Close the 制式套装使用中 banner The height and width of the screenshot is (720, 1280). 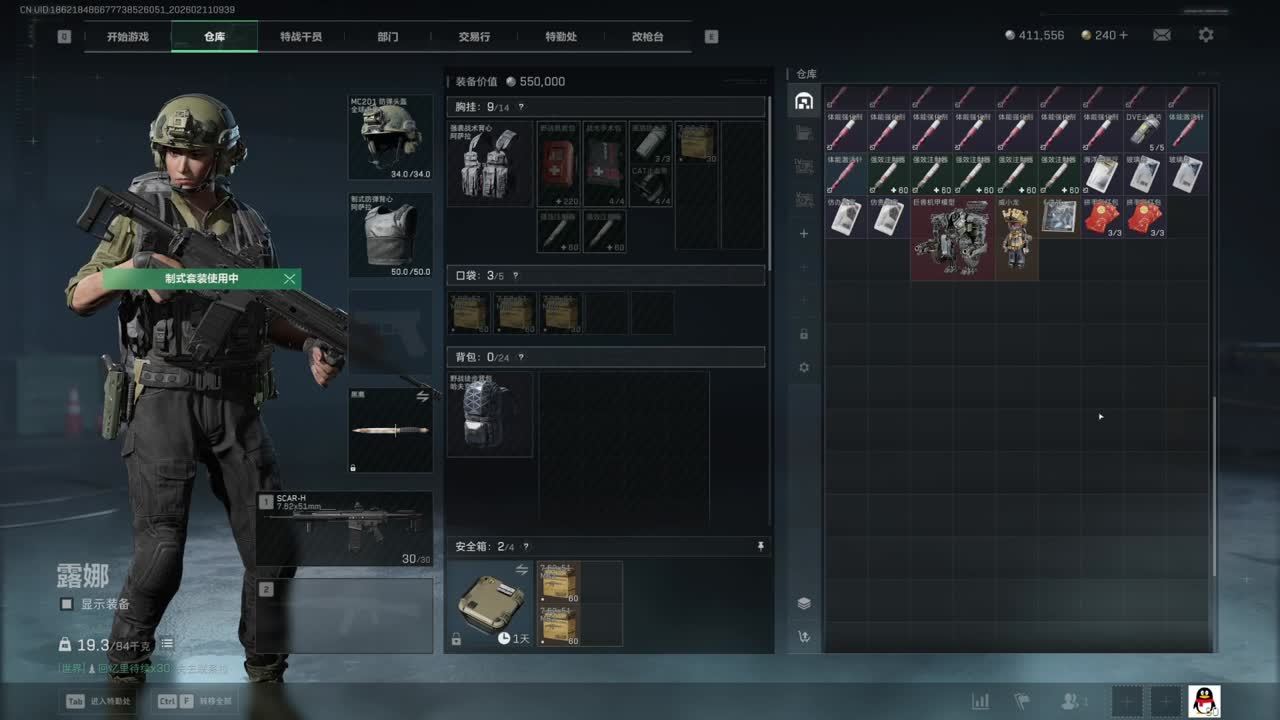click(x=289, y=279)
